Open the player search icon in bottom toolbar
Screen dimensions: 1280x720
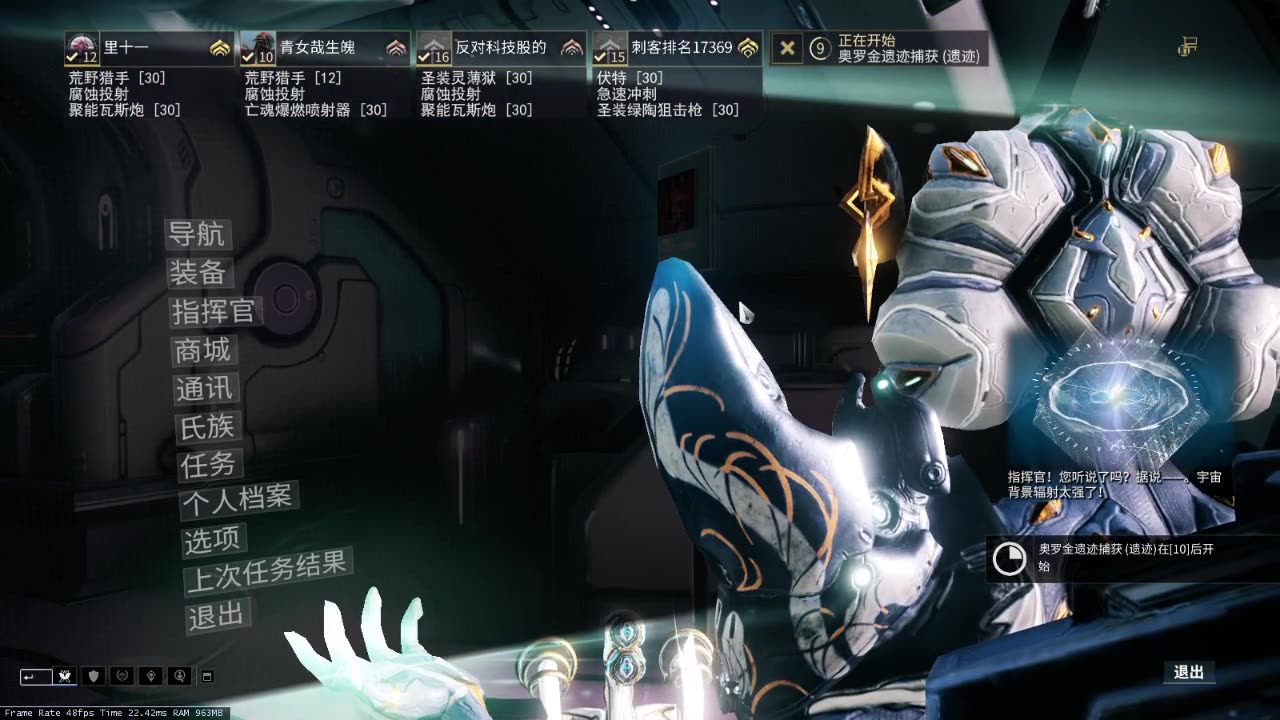180,676
